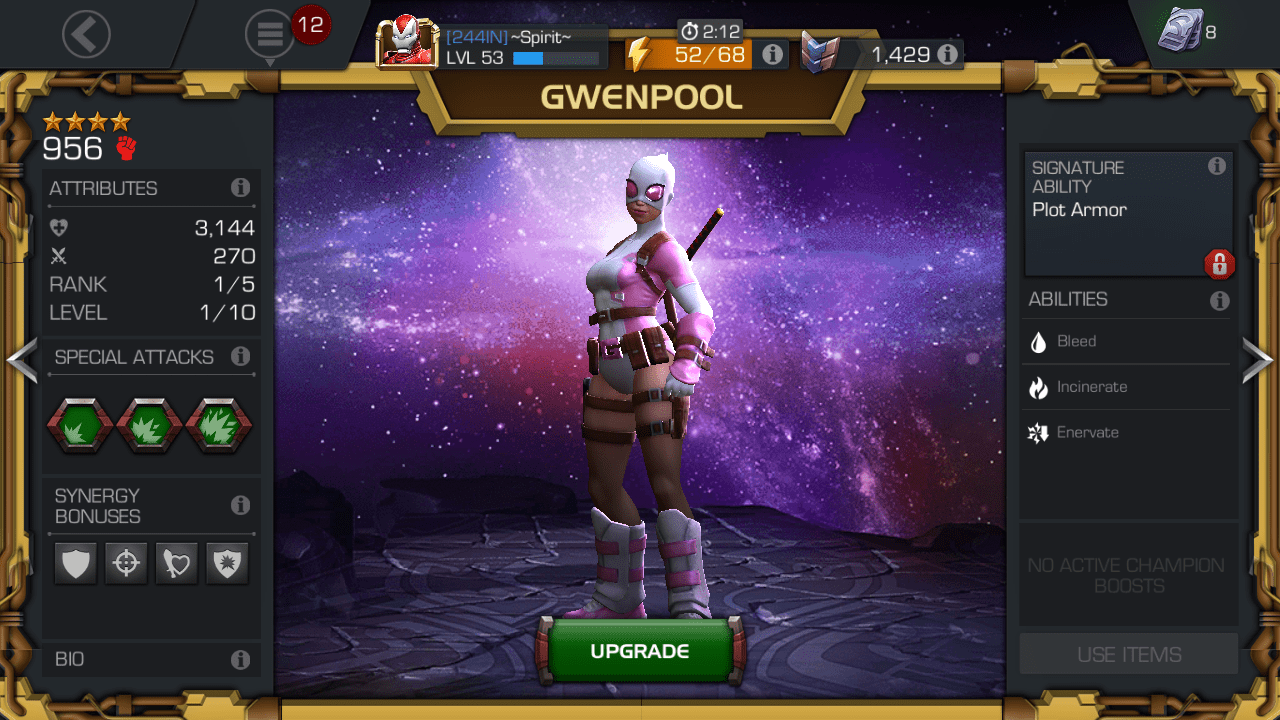Go to previous champion with left arrow
Image resolution: width=1280 pixels, height=720 pixels.
(x=22, y=360)
